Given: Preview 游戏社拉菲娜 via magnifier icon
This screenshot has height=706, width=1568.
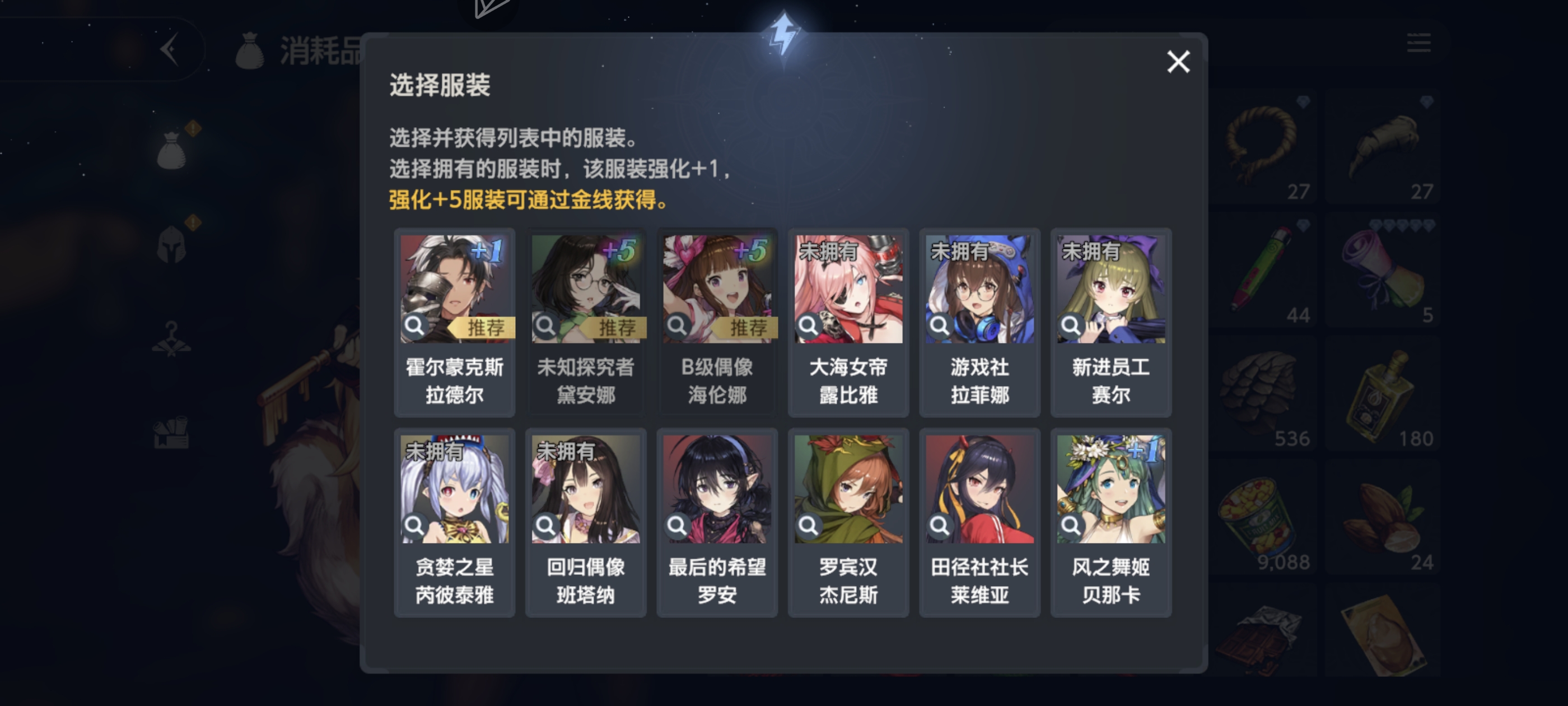Looking at the screenshot, I should 940,326.
